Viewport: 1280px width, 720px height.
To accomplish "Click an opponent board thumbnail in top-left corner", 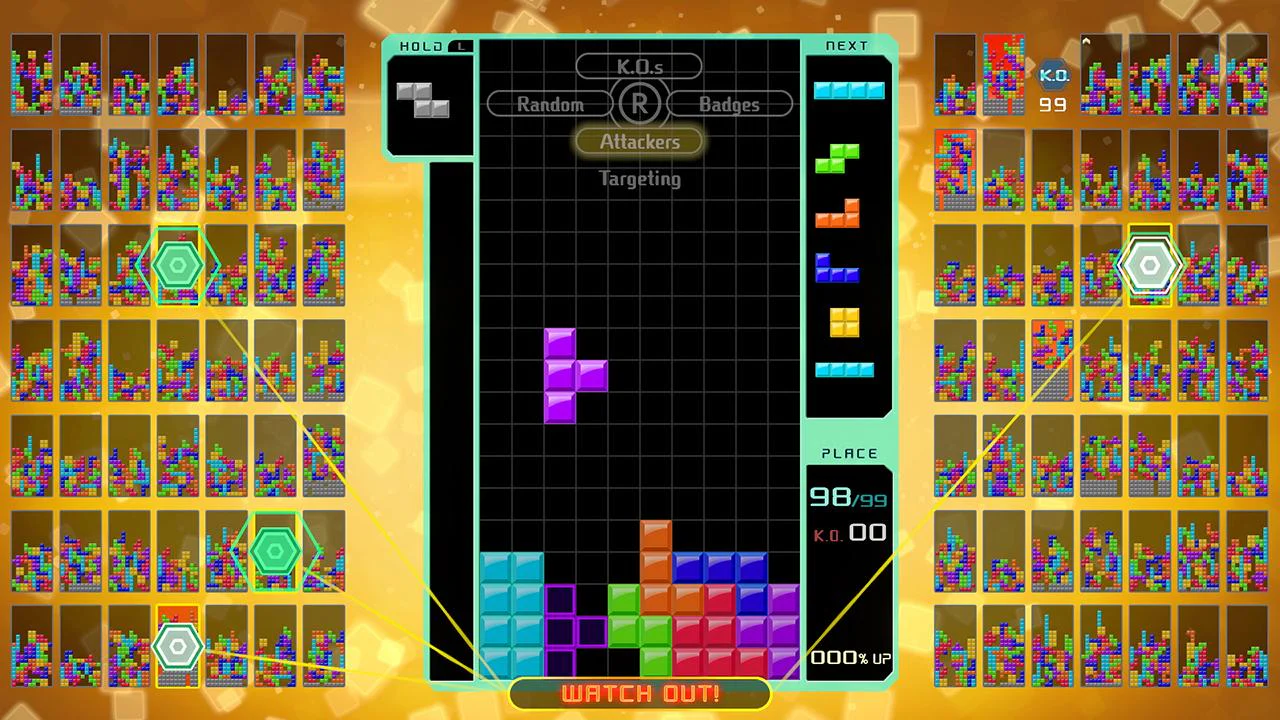I will coord(31,75).
